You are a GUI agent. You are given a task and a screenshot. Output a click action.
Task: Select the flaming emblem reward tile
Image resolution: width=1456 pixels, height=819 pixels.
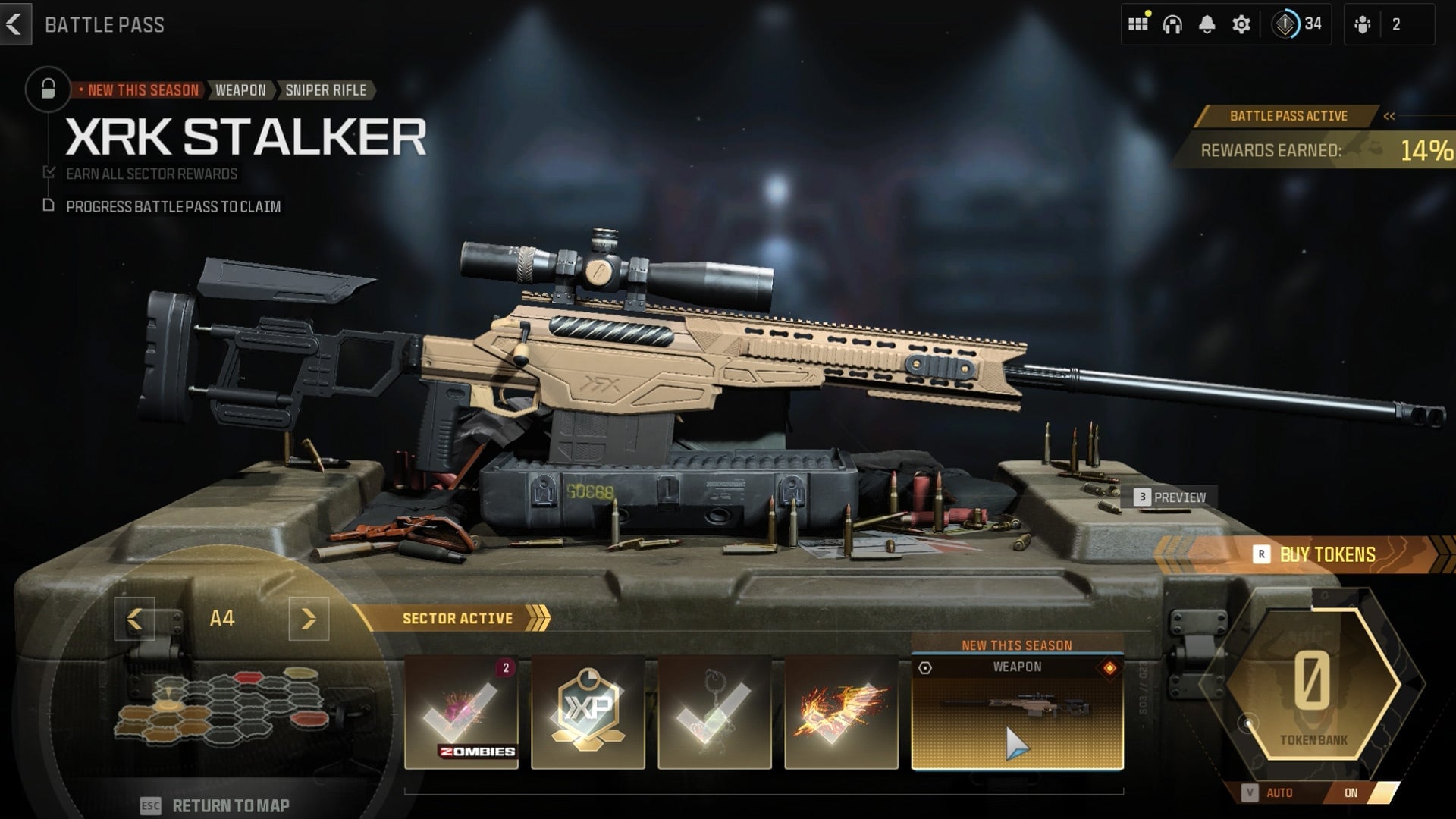click(x=841, y=713)
